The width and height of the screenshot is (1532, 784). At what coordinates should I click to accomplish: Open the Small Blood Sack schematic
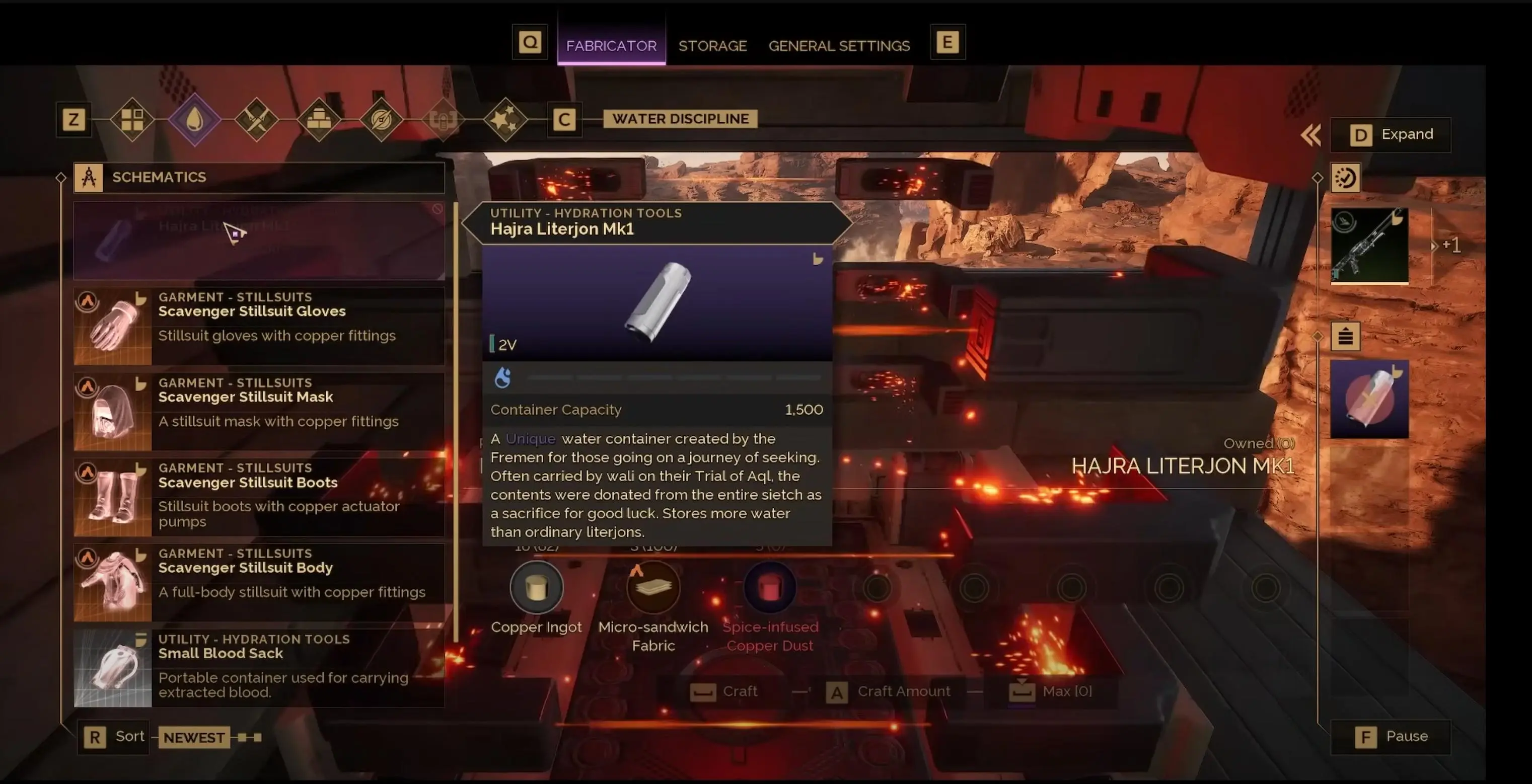pos(259,667)
